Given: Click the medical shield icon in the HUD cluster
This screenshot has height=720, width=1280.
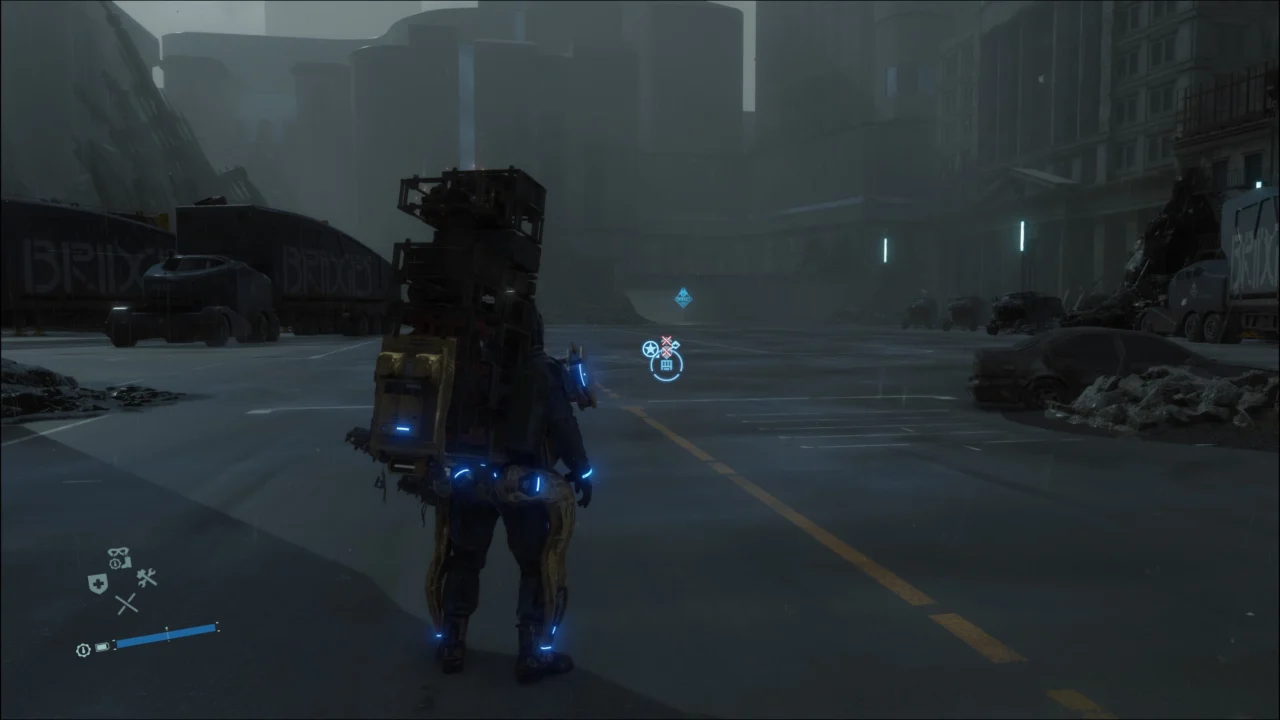Looking at the screenshot, I should tap(98, 582).
